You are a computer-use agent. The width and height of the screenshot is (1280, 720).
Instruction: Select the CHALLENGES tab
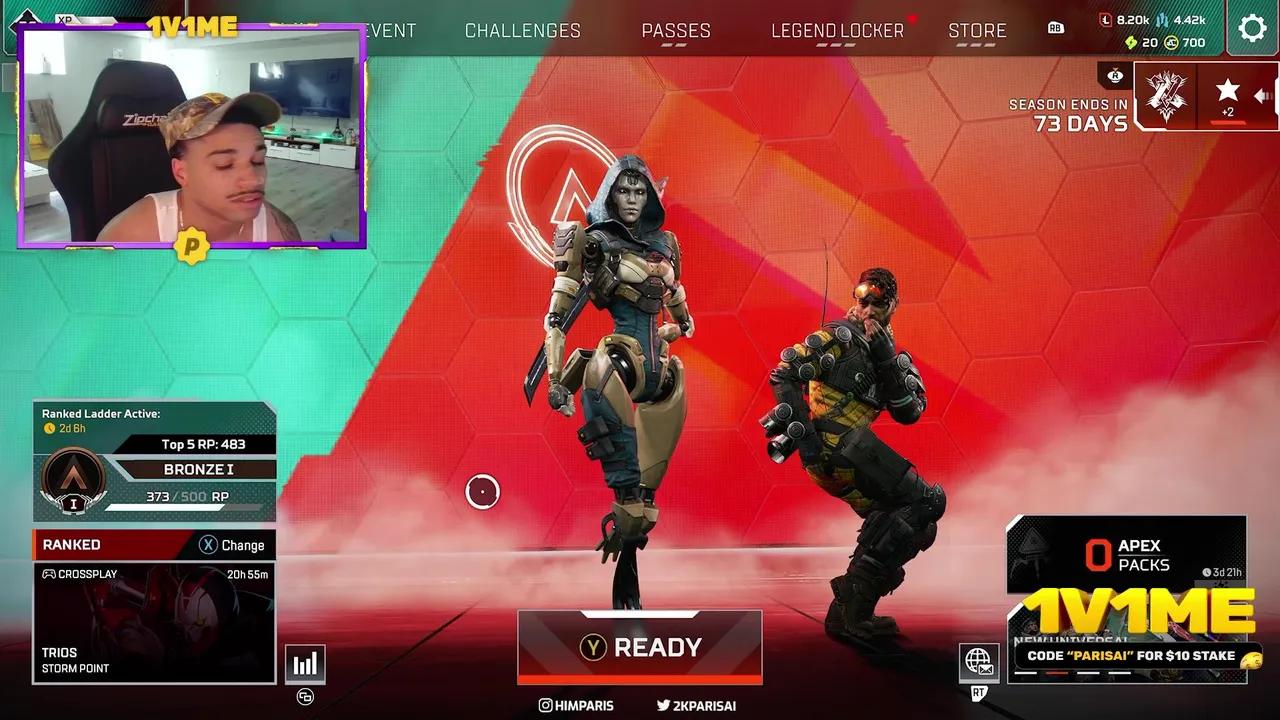click(x=522, y=30)
